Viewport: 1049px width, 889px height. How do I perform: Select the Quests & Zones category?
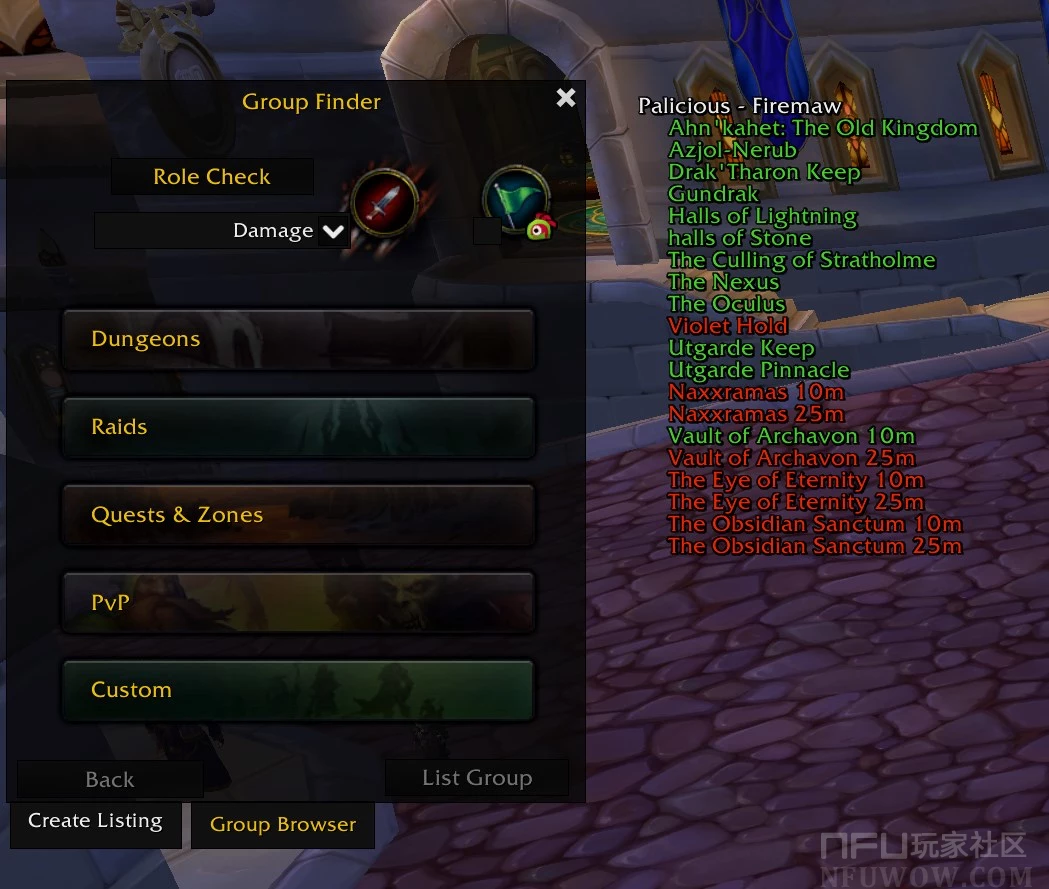(298, 515)
